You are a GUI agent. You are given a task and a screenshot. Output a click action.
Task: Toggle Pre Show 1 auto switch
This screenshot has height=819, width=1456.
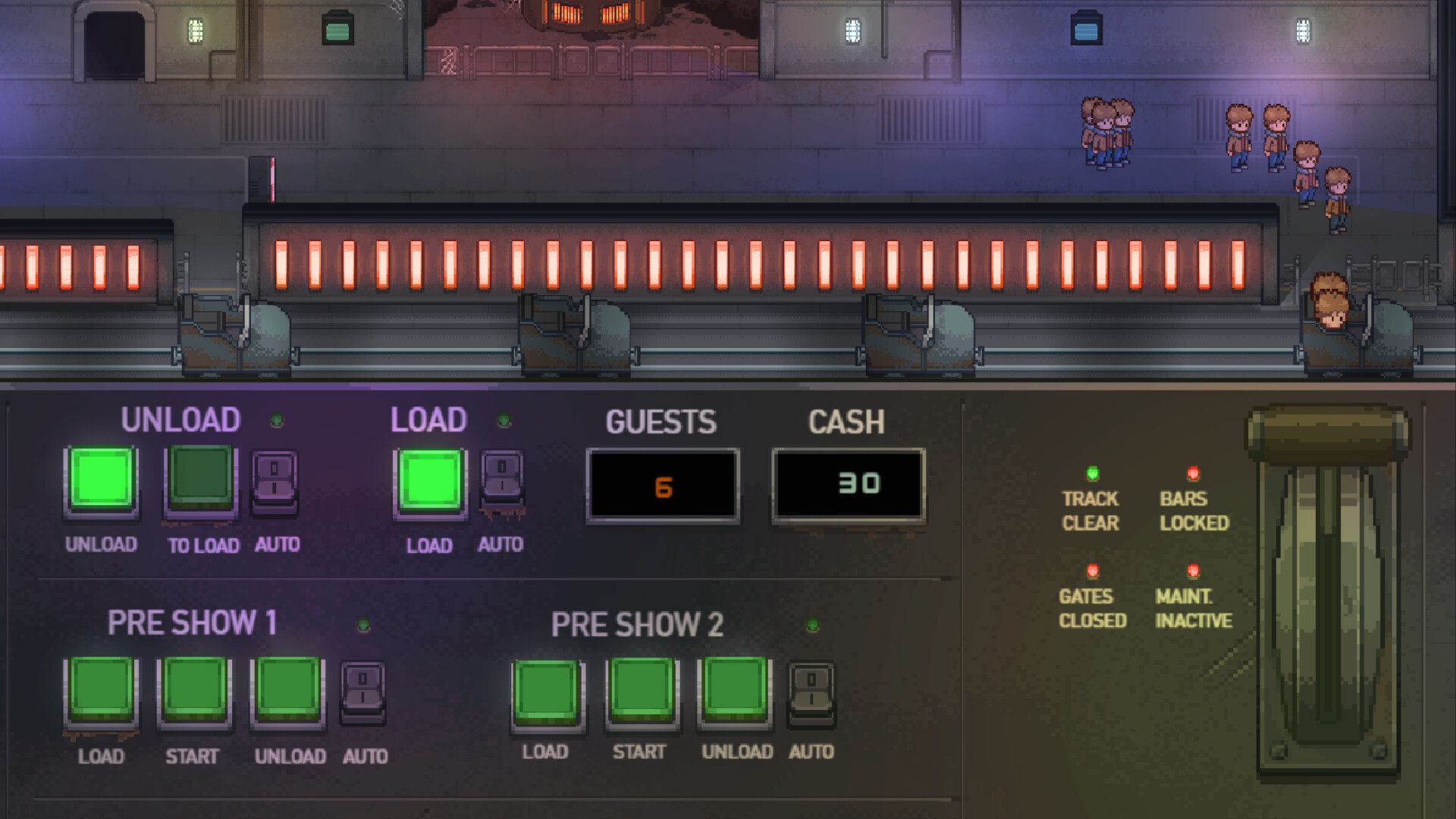point(363,691)
